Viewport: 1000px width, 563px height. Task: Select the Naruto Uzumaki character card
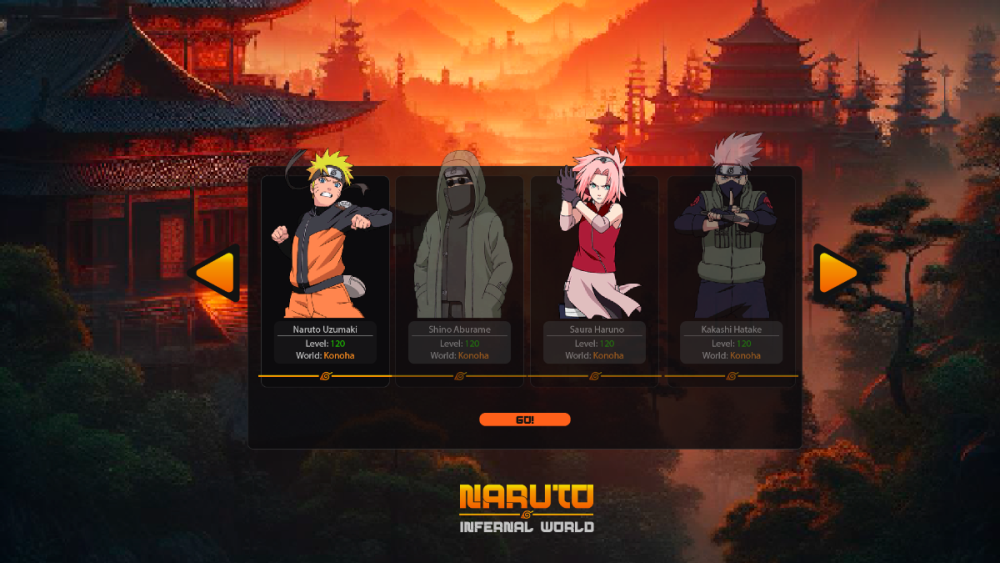tap(324, 270)
